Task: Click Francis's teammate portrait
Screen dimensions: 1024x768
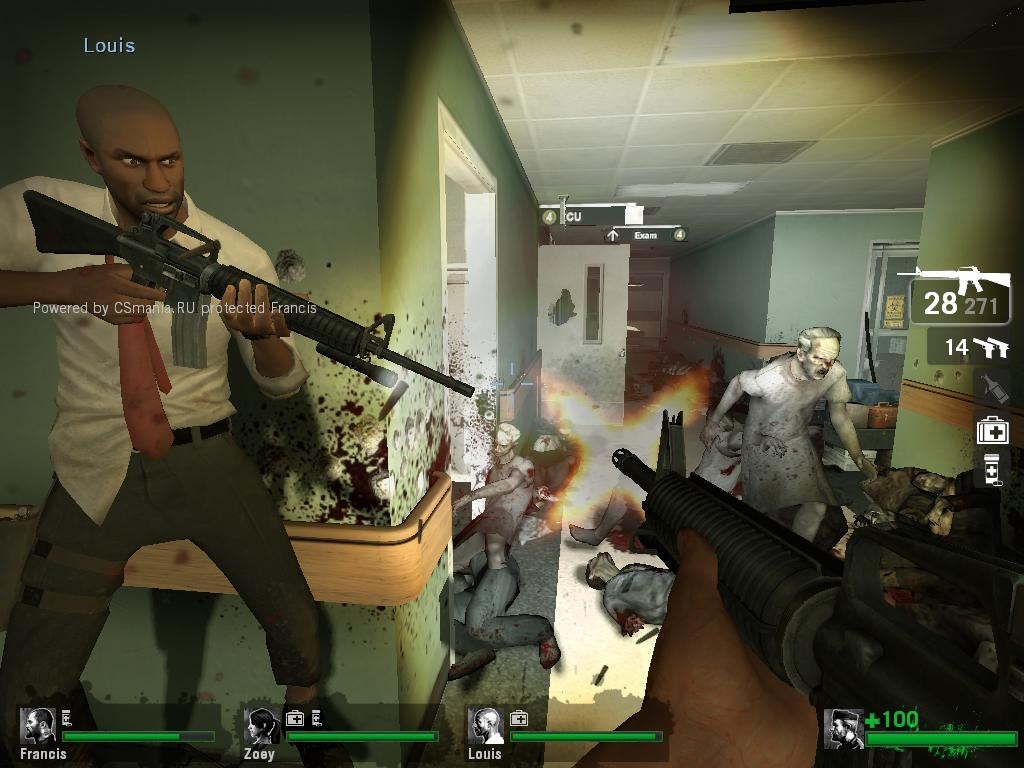Action: point(39,726)
